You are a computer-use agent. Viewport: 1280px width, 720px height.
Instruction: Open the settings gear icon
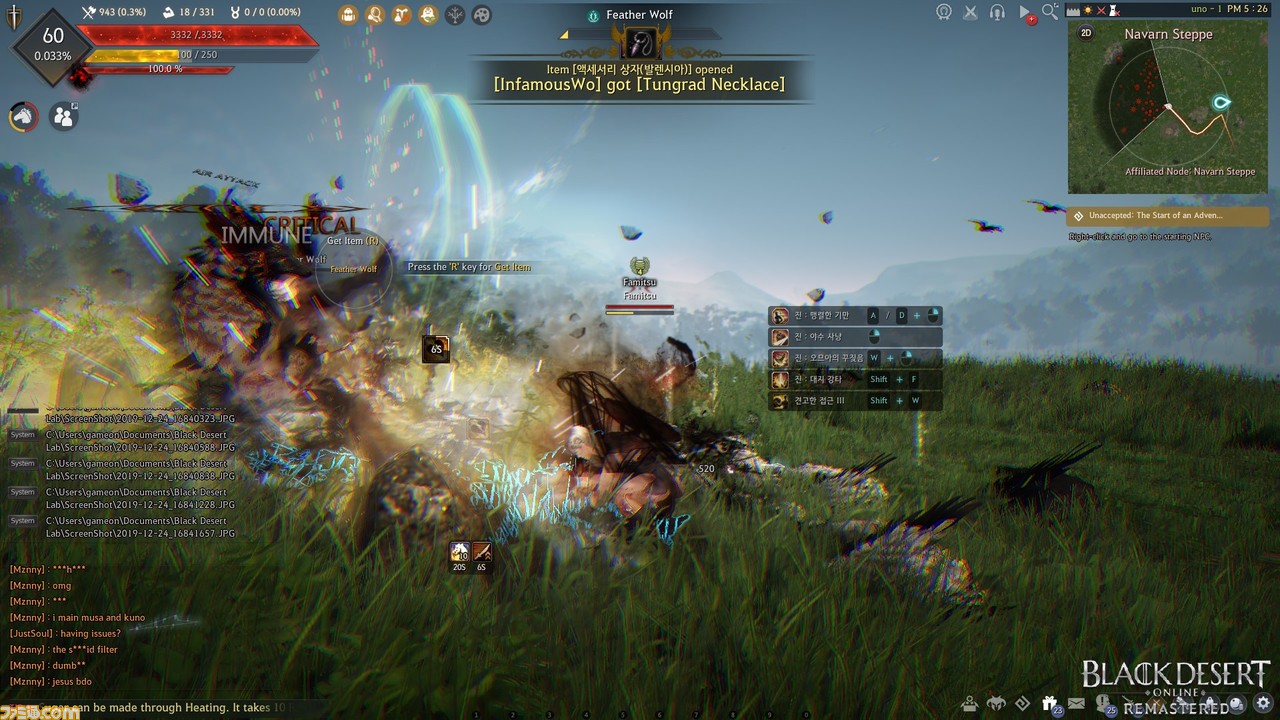point(1263,702)
